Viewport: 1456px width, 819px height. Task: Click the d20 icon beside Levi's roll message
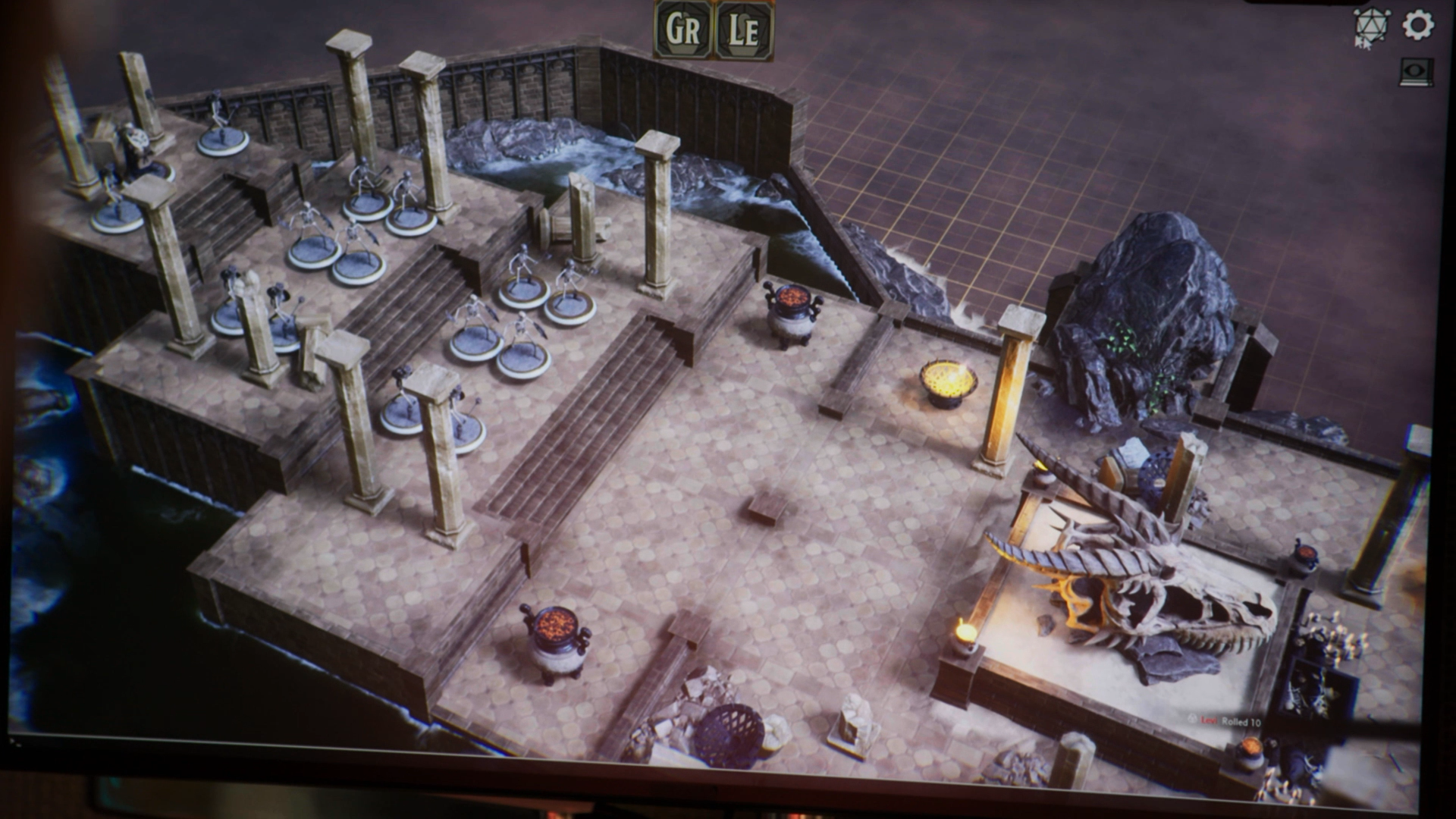click(x=1193, y=720)
